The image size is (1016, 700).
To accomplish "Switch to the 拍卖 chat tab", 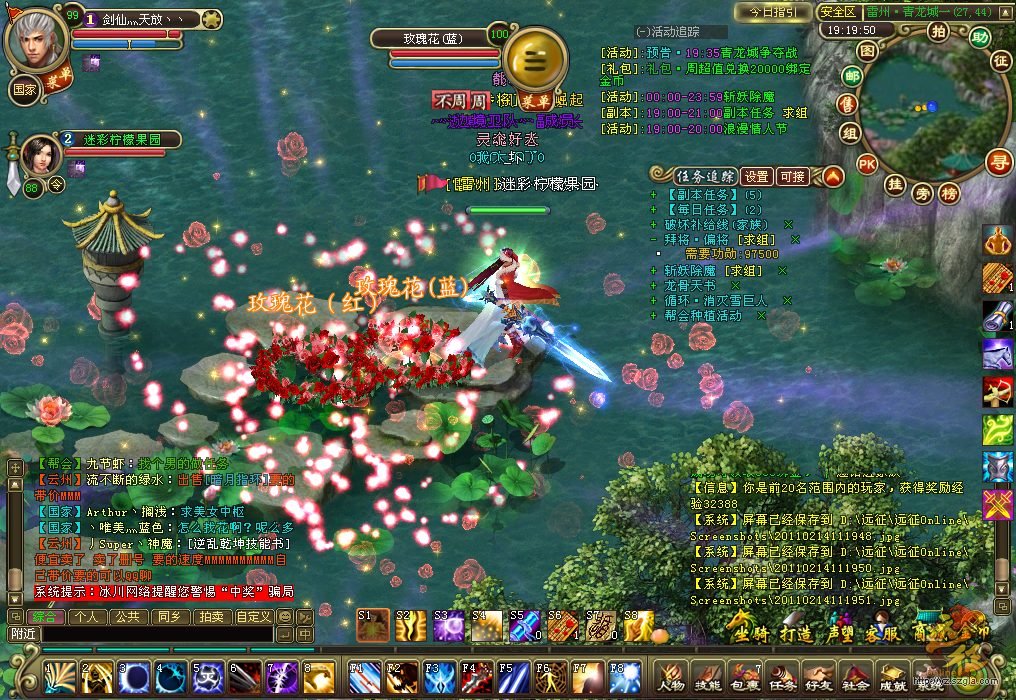I will 209,617.
